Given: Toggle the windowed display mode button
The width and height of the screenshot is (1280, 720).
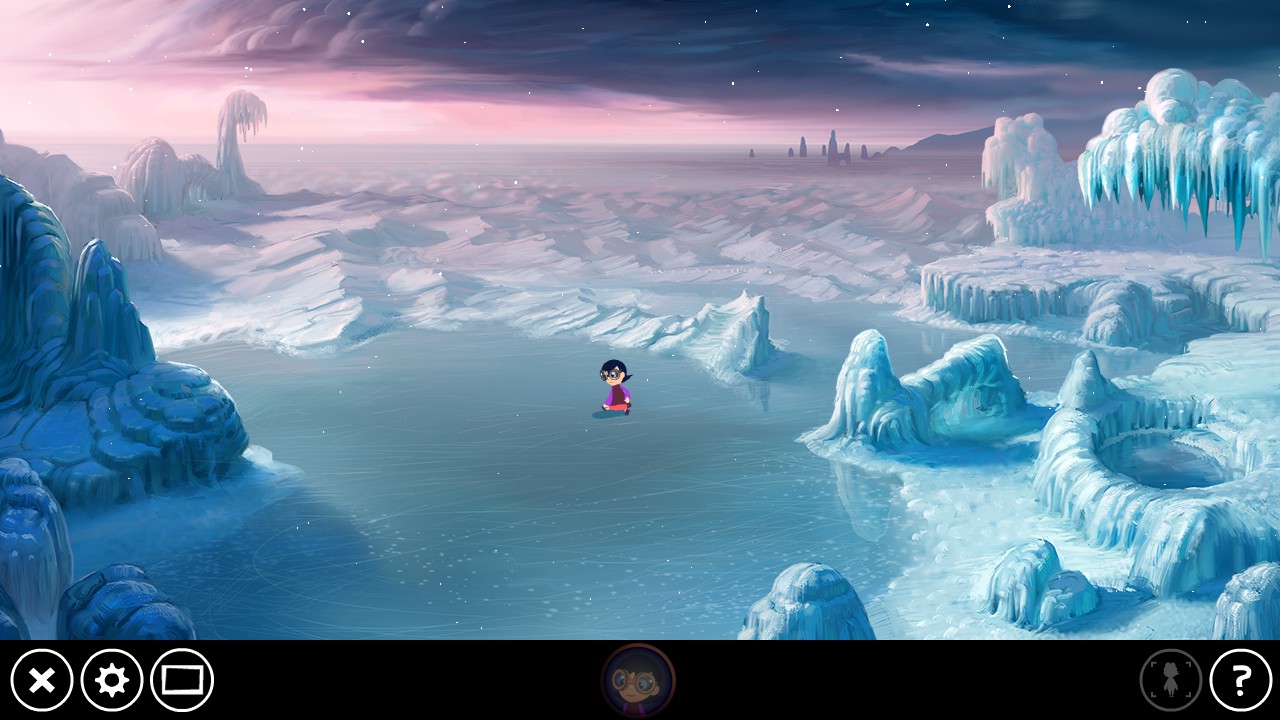Looking at the screenshot, I should [x=182, y=681].
